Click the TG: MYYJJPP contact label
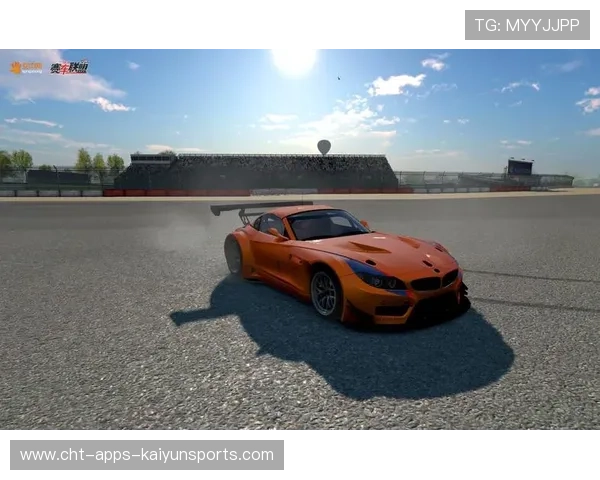The height and width of the screenshot is (480, 600). [x=527, y=25]
